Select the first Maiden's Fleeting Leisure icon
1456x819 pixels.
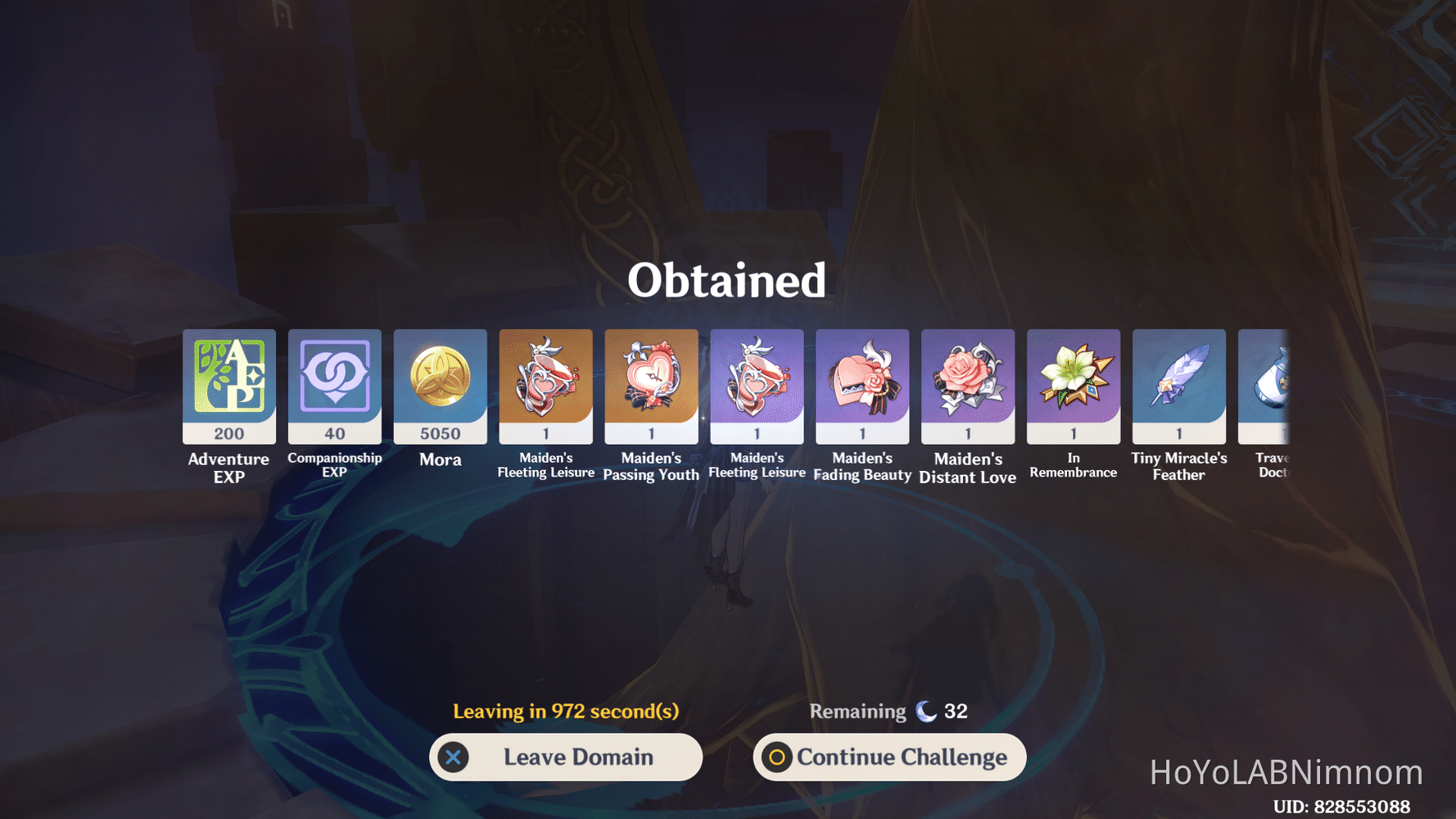545,378
